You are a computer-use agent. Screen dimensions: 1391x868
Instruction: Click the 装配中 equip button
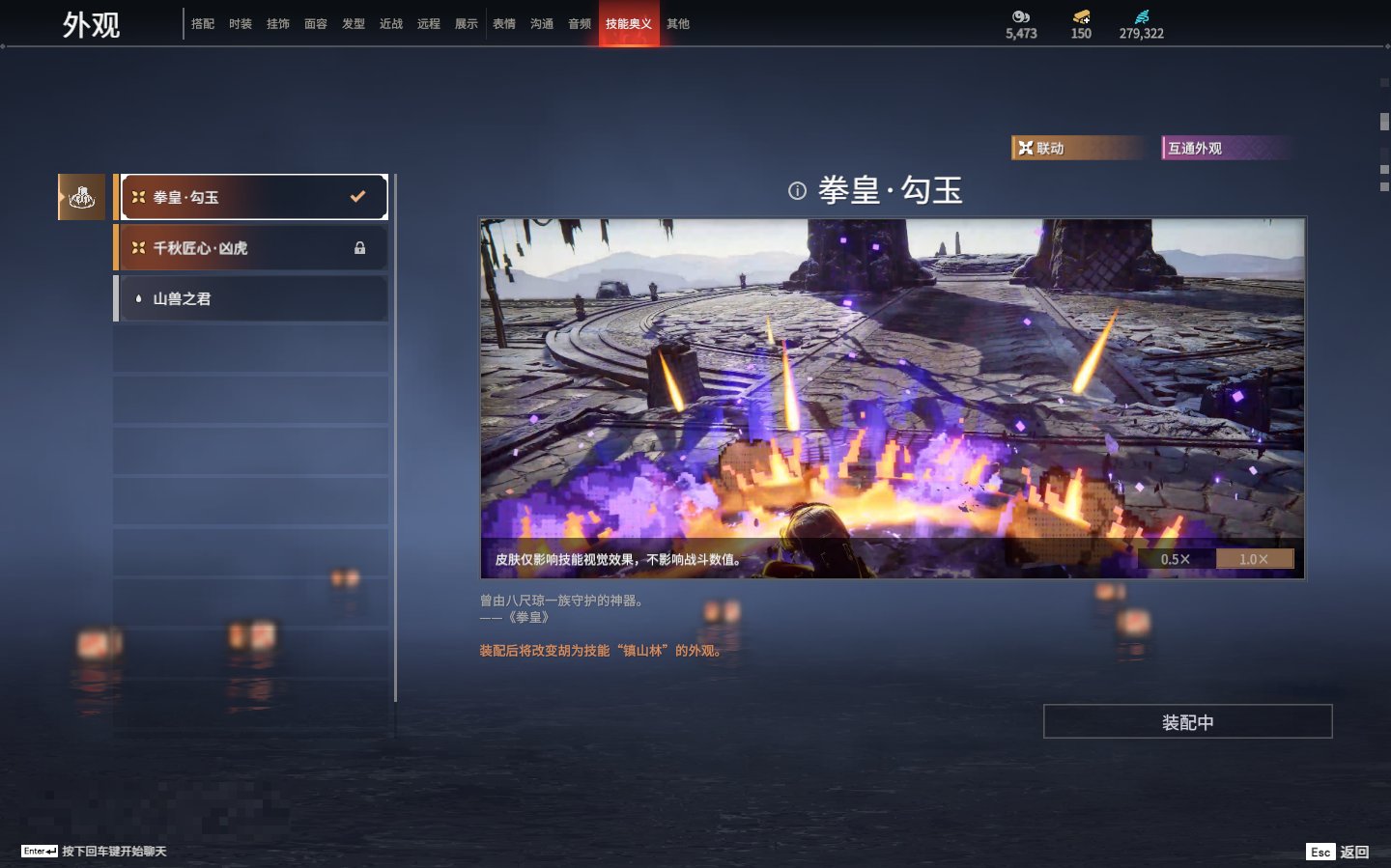pos(1187,722)
